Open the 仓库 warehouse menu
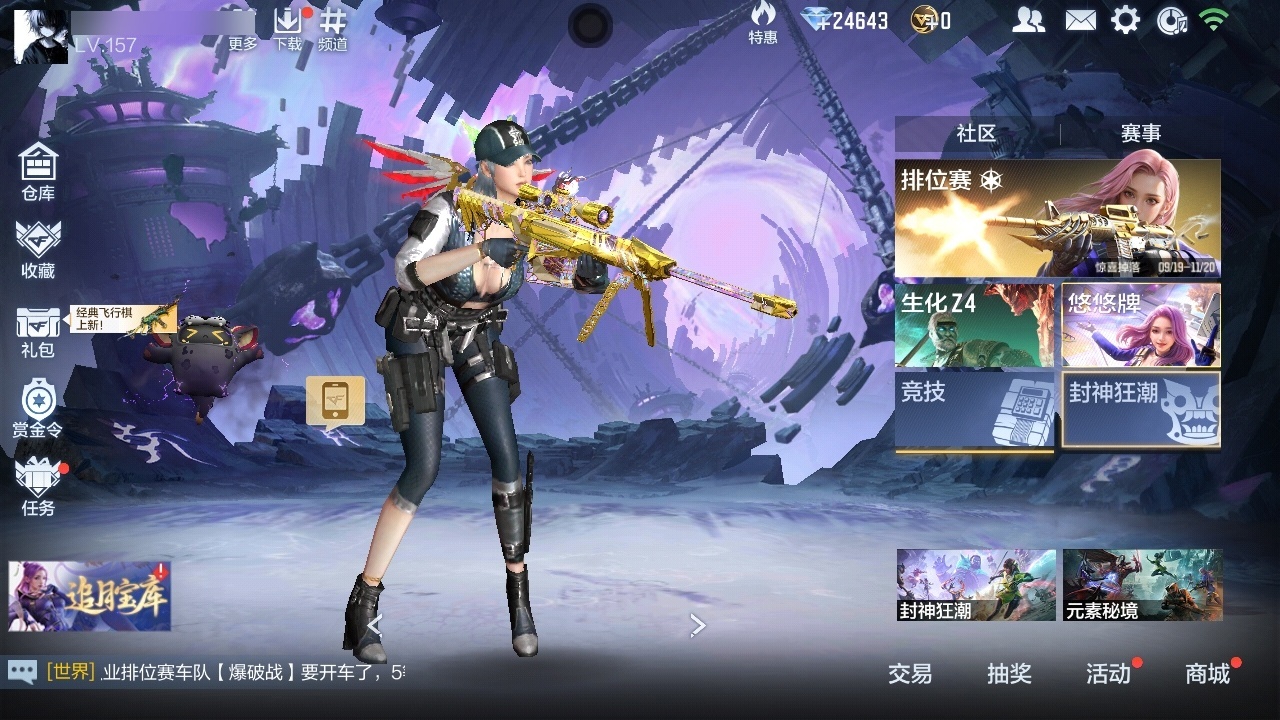The height and width of the screenshot is (720, 1280). (x=38, y=170)
